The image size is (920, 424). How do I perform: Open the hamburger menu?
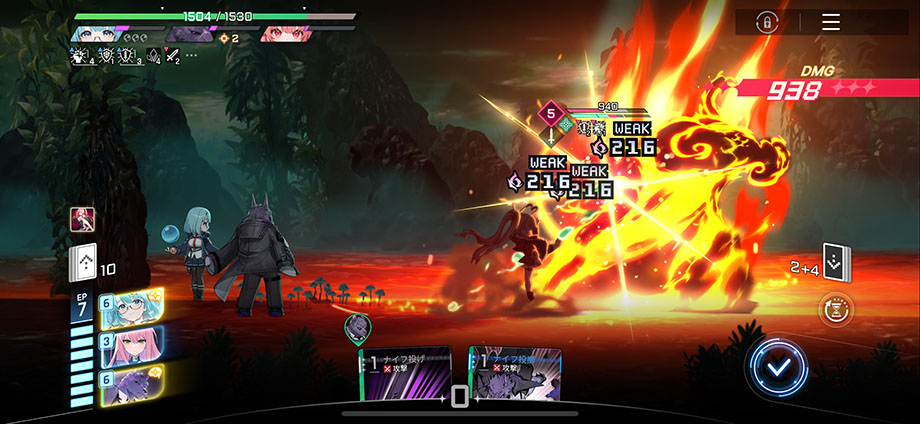tap(830, 22)
